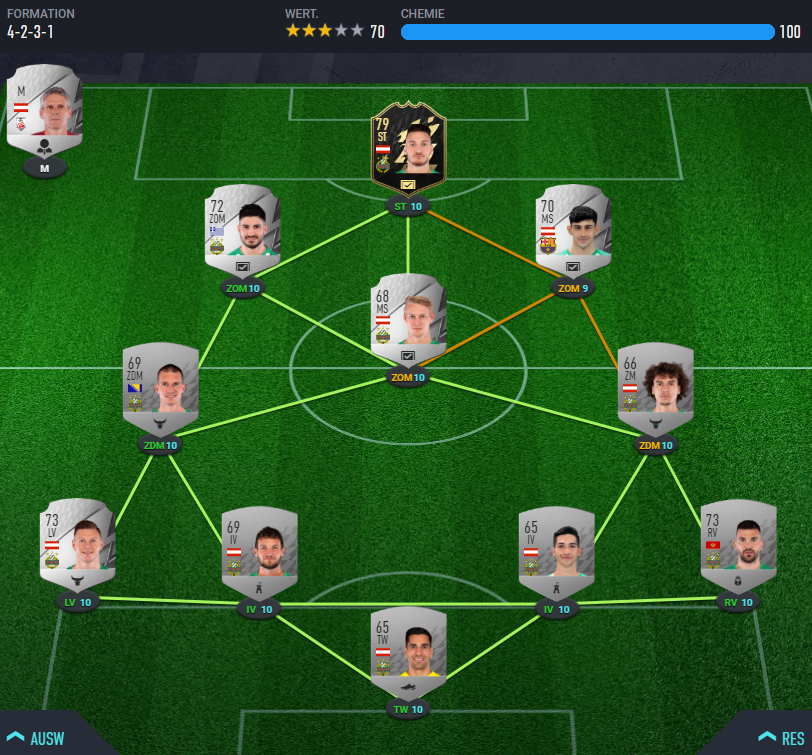Expand the RES reserves panel
This screenshot has width=812, height=755.
pos(781,738)
